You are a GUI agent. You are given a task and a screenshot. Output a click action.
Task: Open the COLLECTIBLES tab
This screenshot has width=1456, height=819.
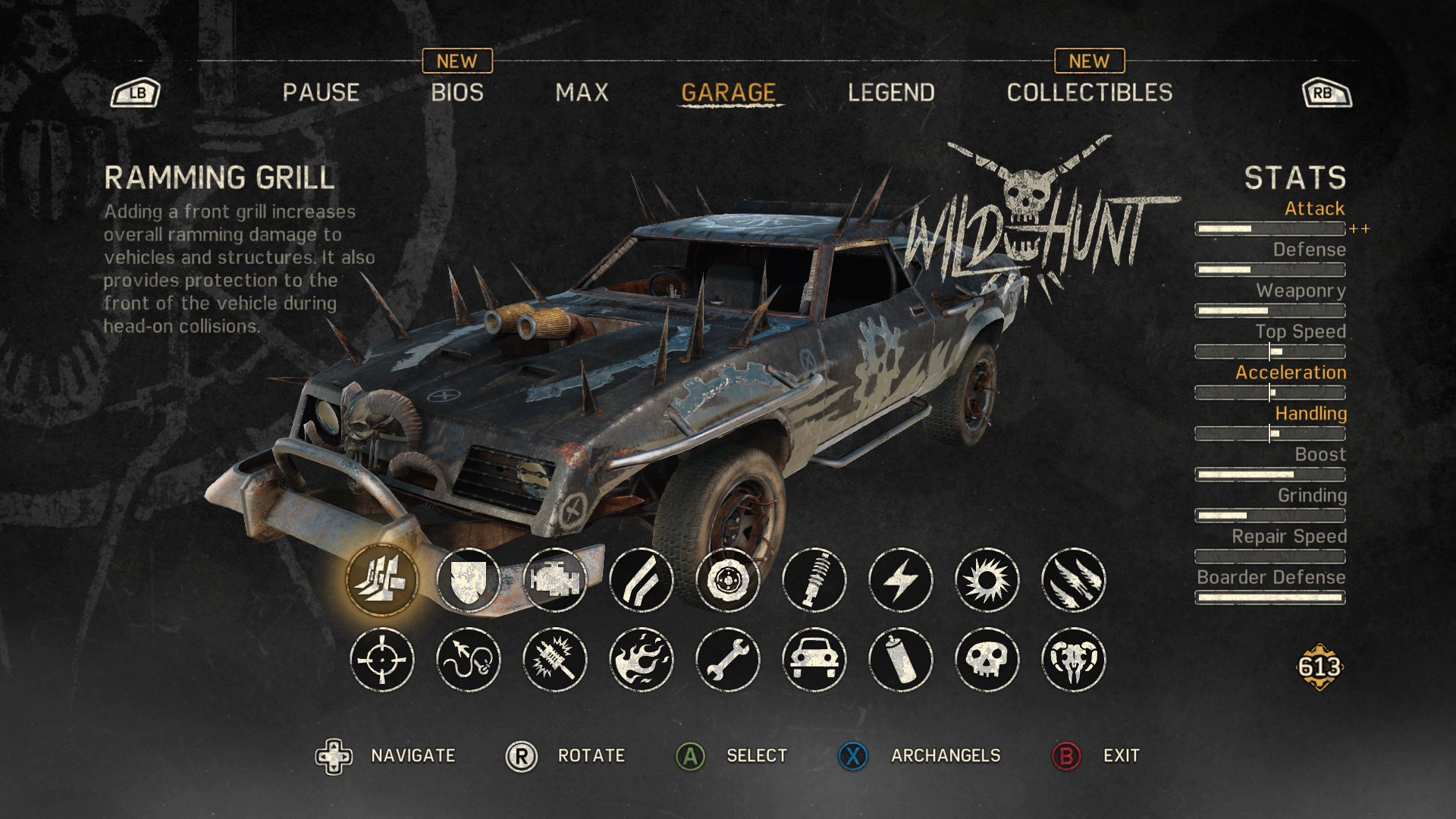coord(1089,93)
